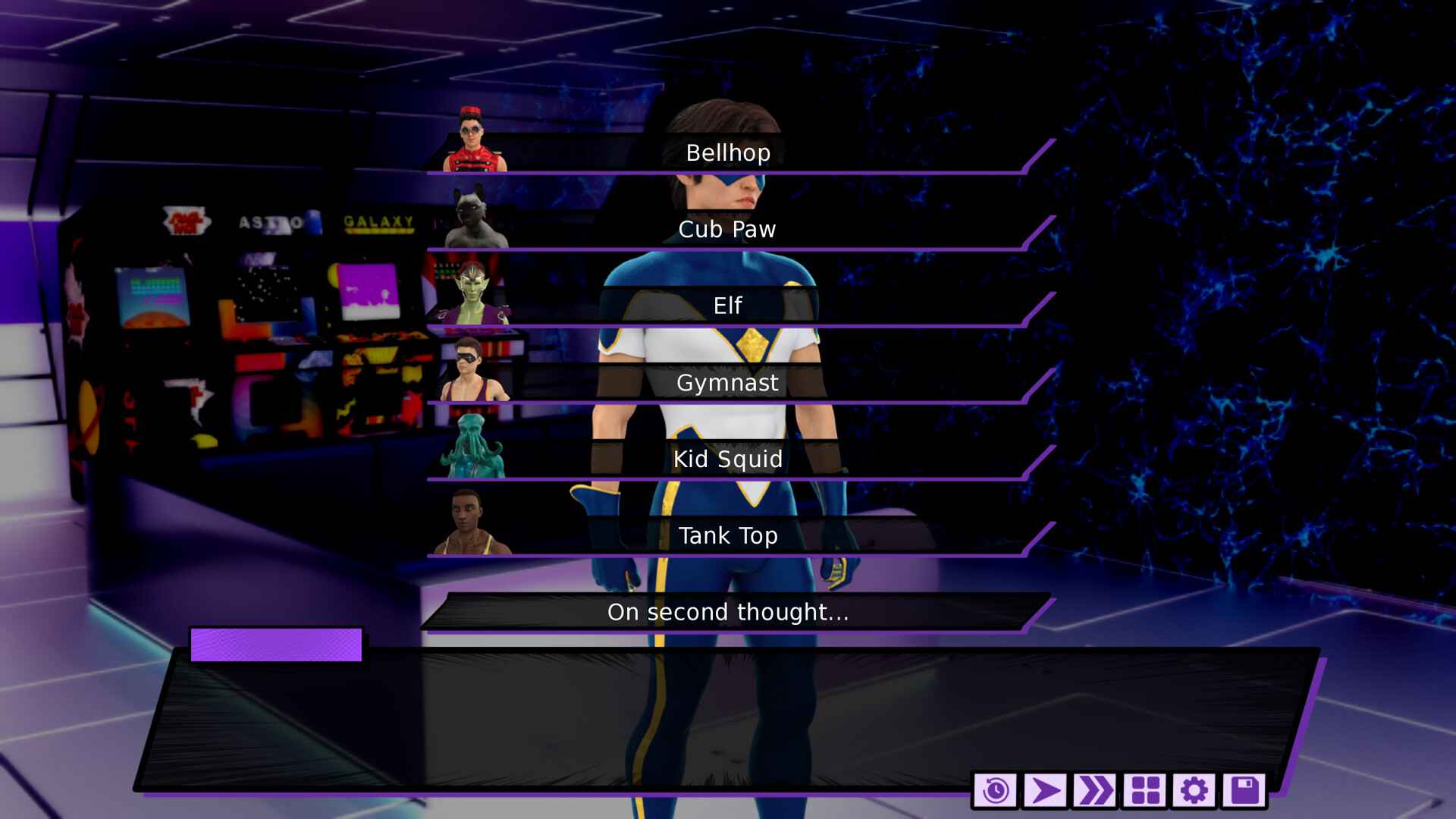Screen dimensions: 1456x819
Task: Open the quick menu grid icon
Action: click(1146, 791)
